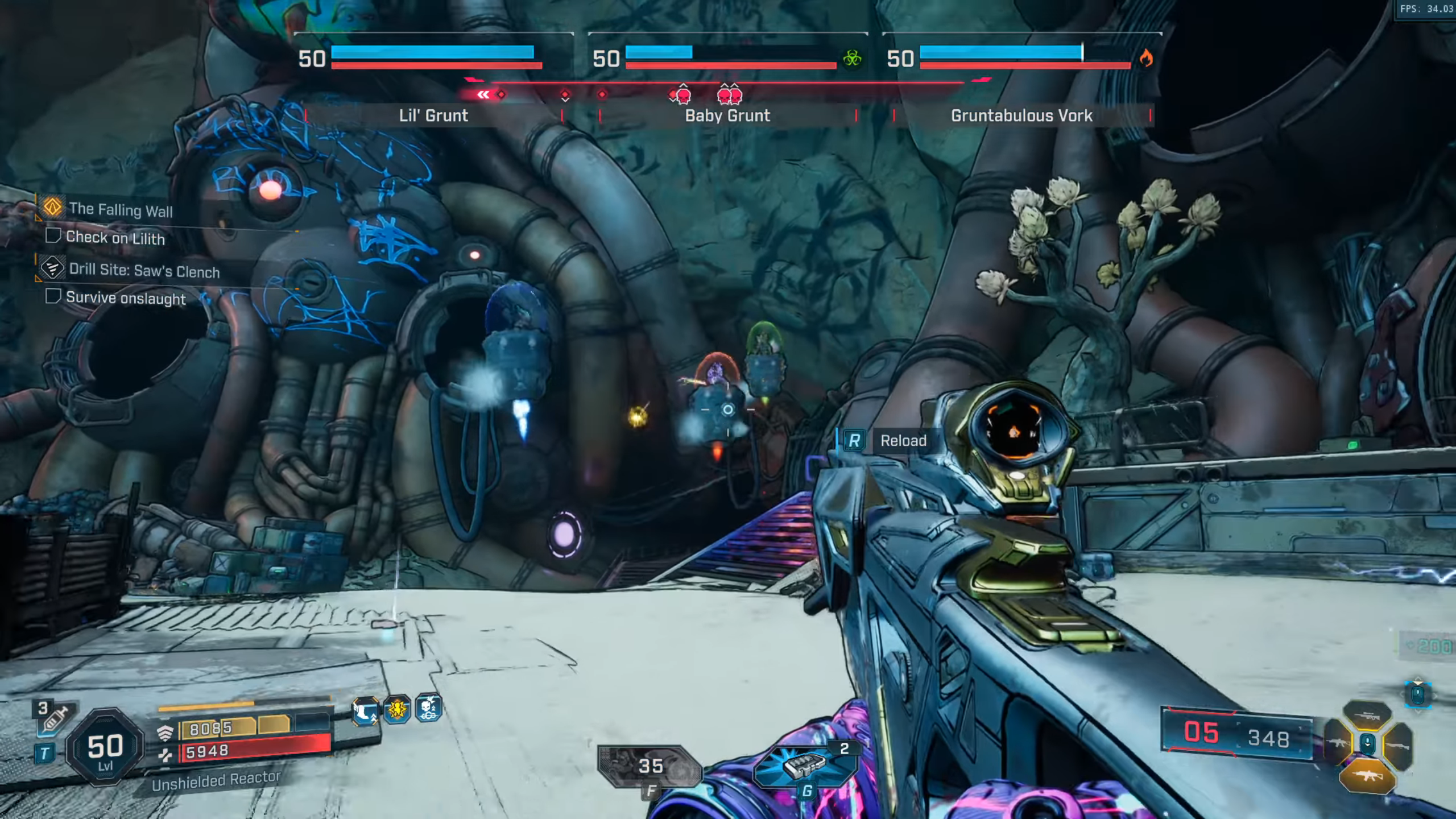Click the Gruntabulous Vork boss nameplate
Screen dimensions: 1456x819
1021,115
